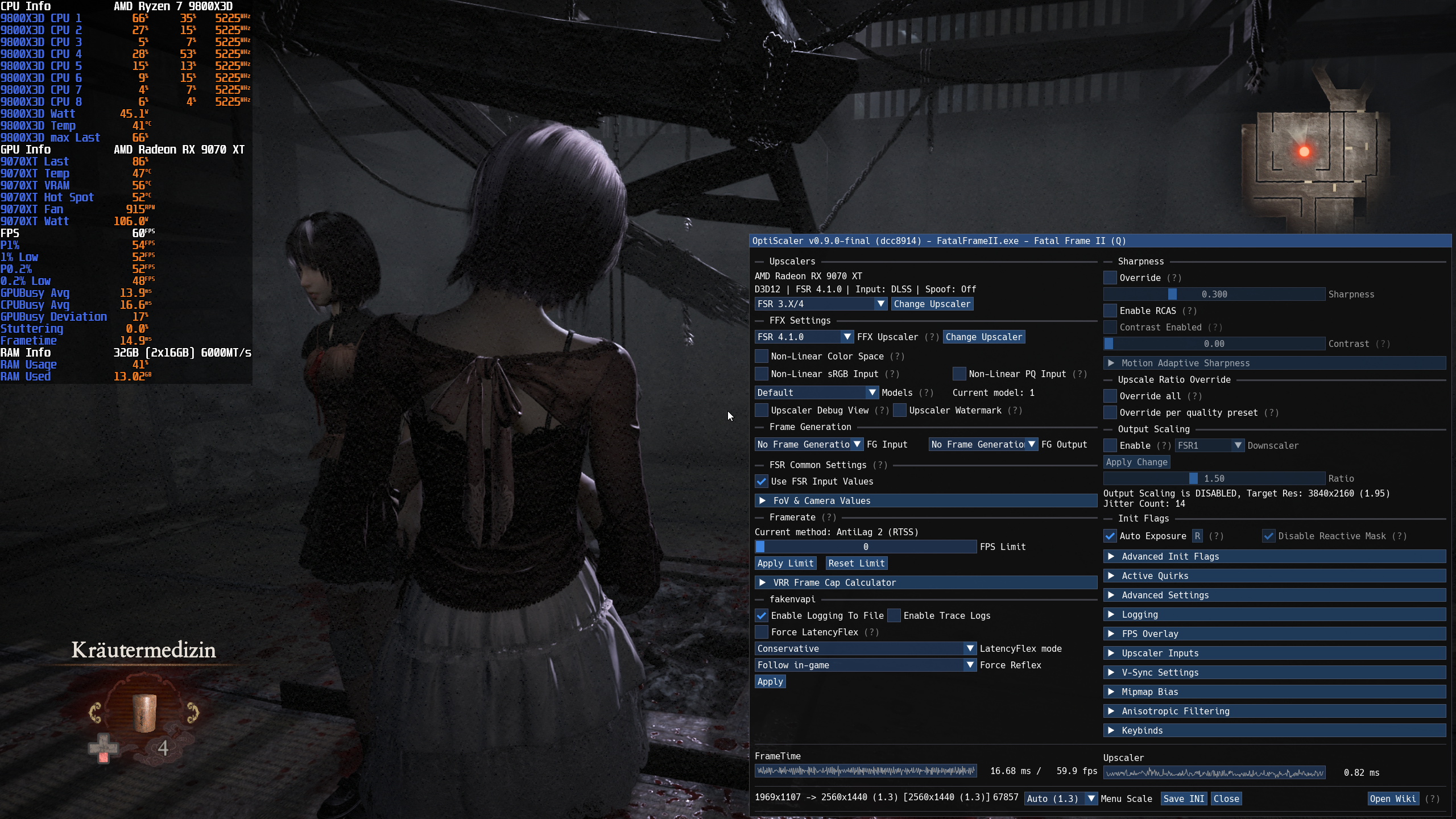Click the R reset icon next to Auto Exposure
The image size is (1456, 819).
(x=1198, y=536)
